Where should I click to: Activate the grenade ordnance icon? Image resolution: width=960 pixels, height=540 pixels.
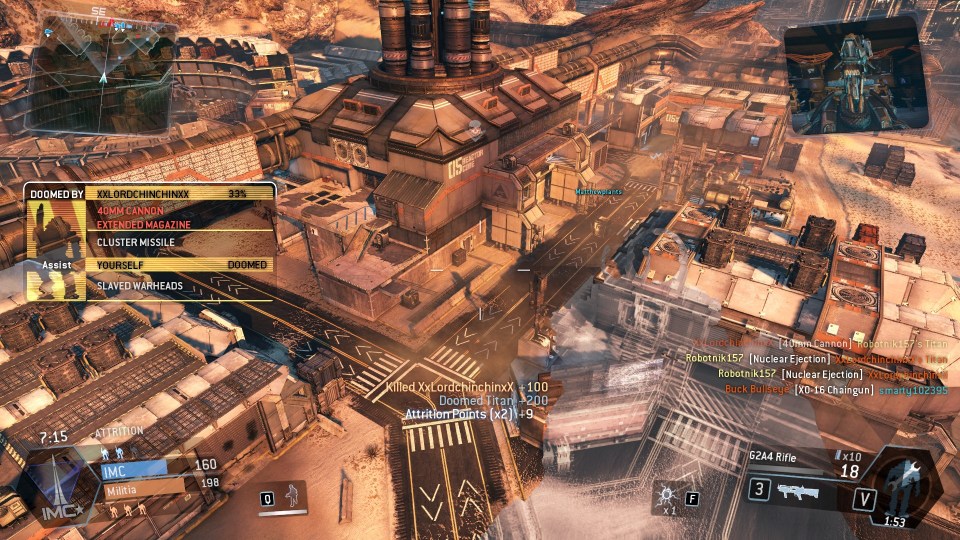click(x=665, y=496)
